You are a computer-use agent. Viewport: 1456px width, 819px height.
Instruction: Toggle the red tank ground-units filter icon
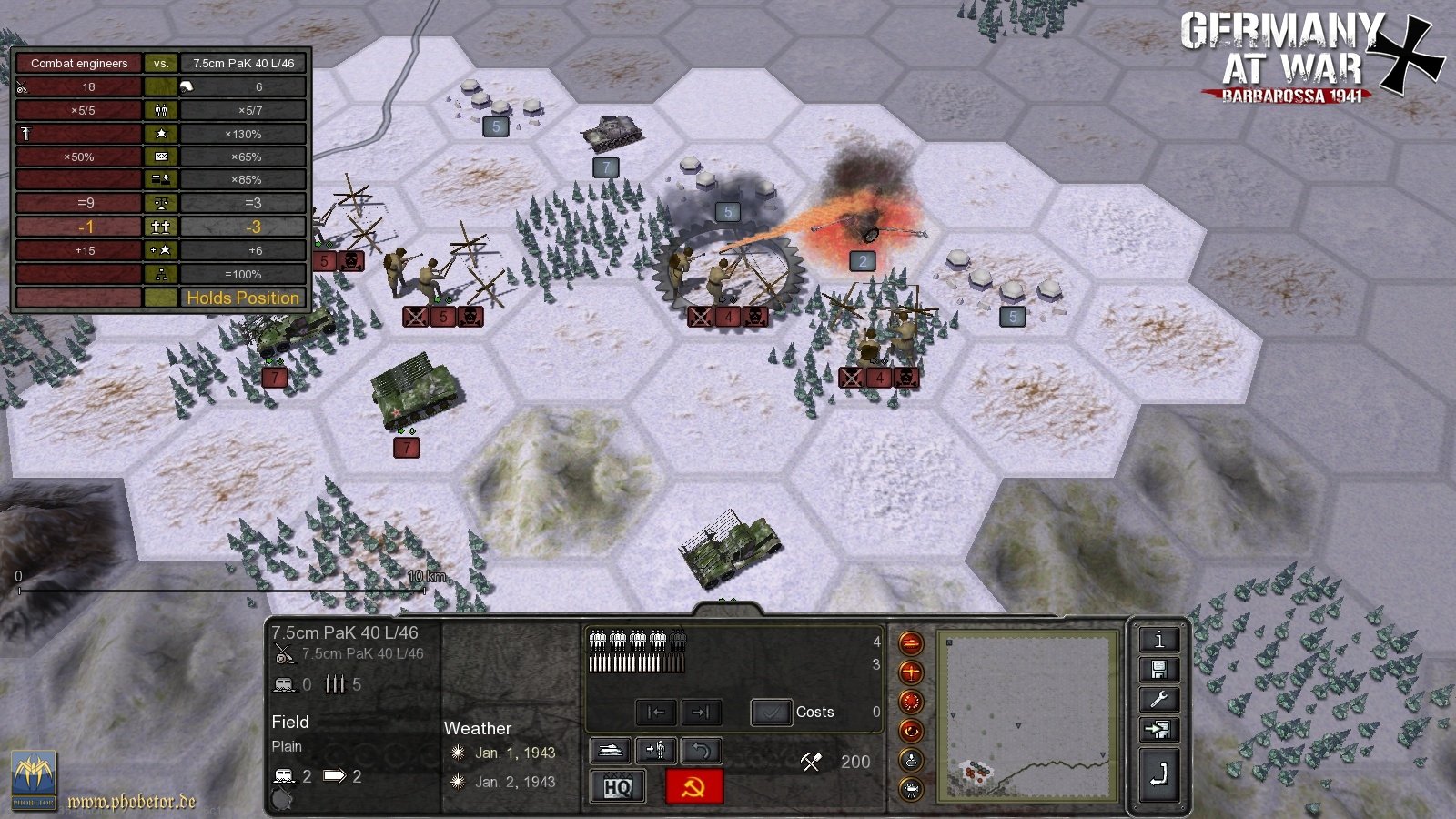(x=911, y=643)
